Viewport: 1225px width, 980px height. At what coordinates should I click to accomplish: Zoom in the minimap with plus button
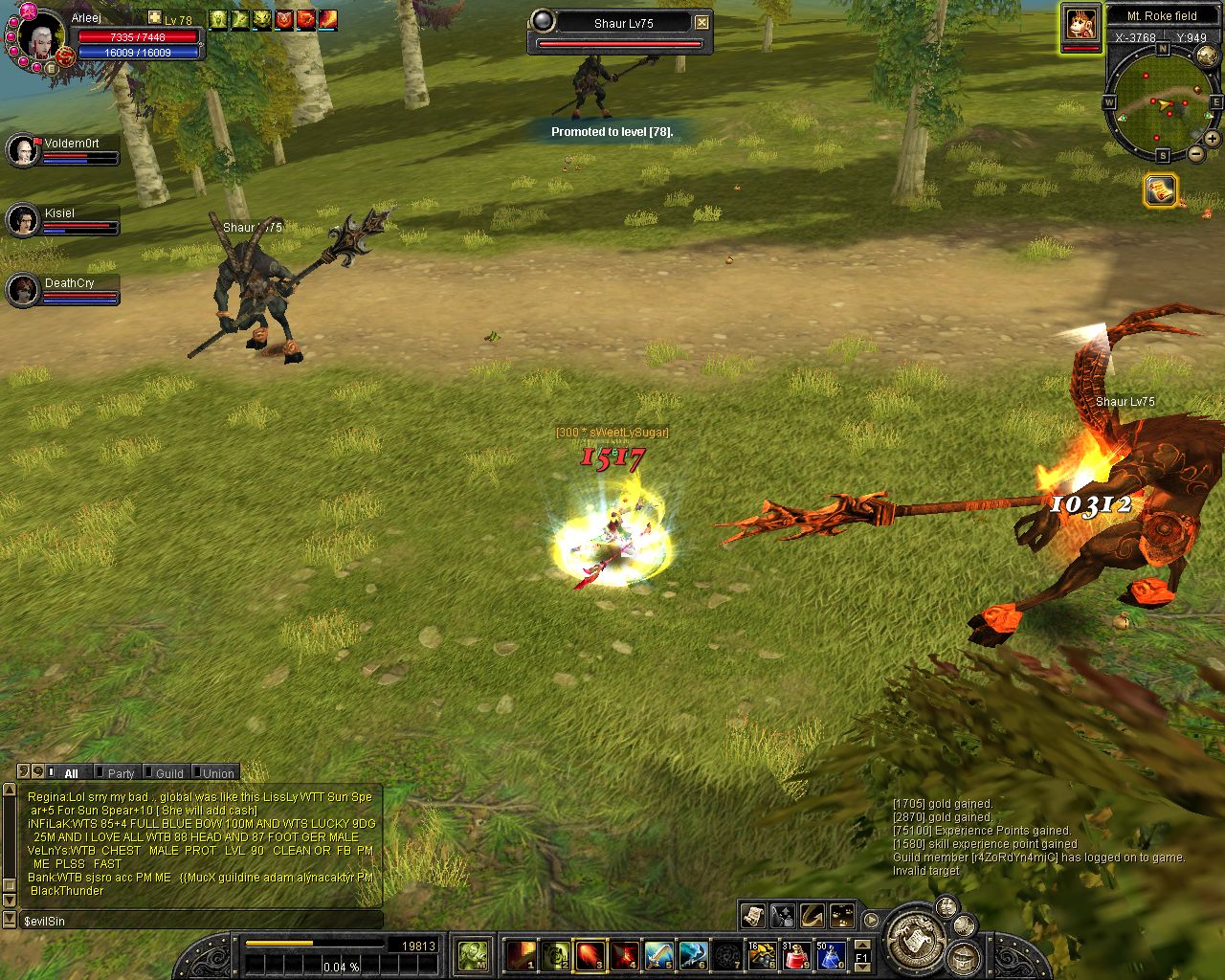[x=1214, y=139]
